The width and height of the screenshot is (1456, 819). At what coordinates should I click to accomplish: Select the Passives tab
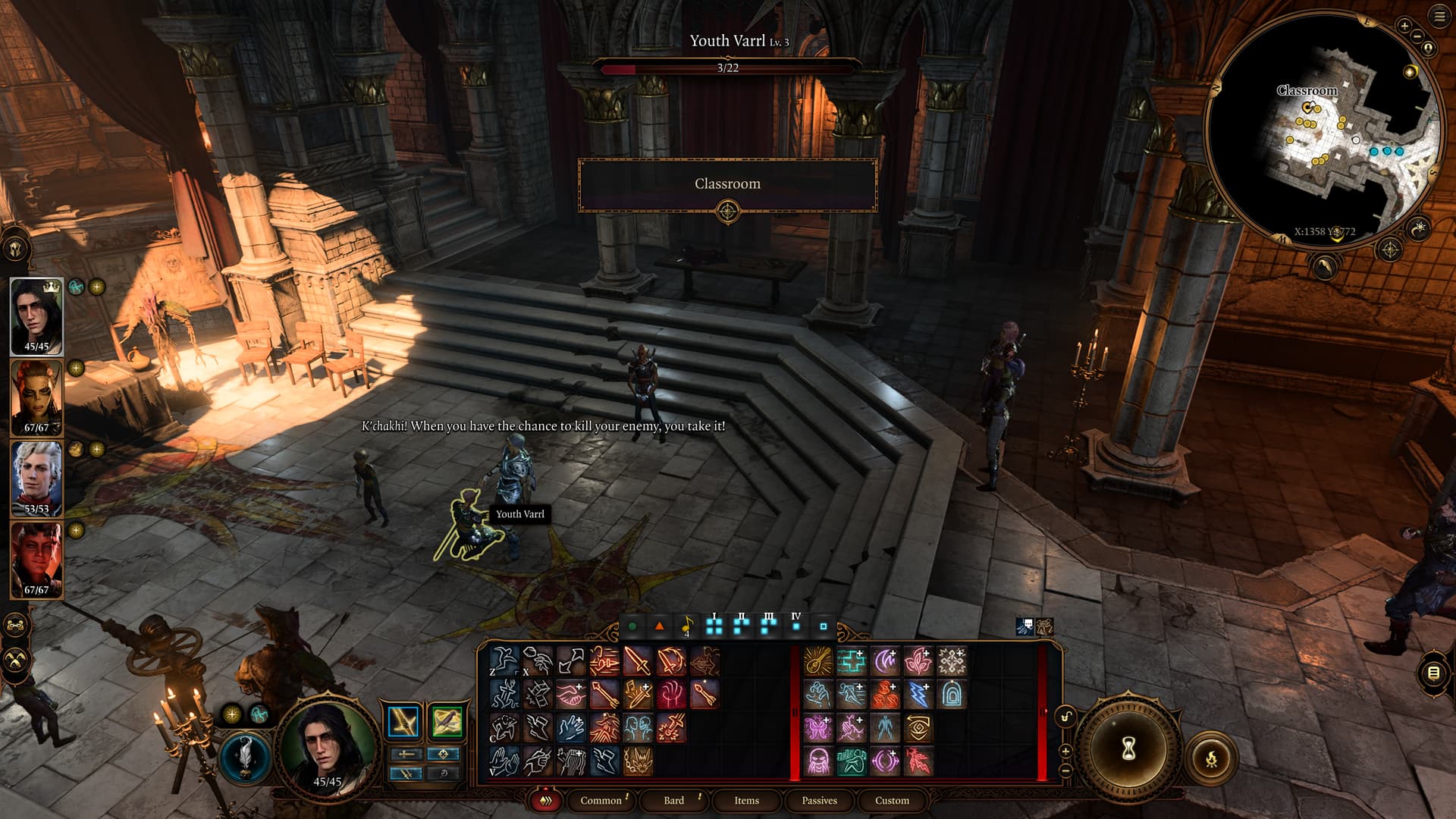tap(819, 800)
